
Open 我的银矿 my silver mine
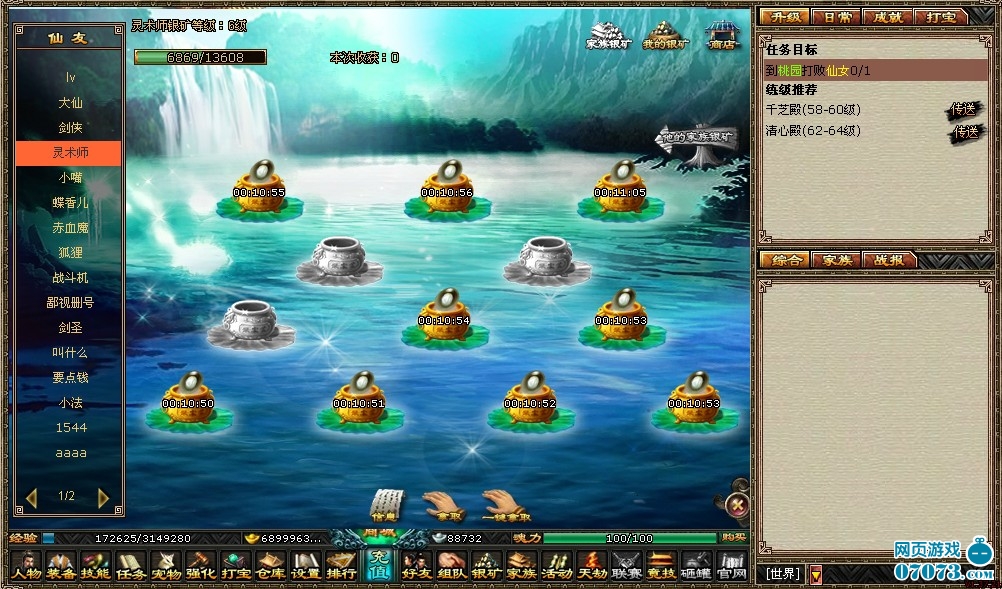tap(665, 37)
